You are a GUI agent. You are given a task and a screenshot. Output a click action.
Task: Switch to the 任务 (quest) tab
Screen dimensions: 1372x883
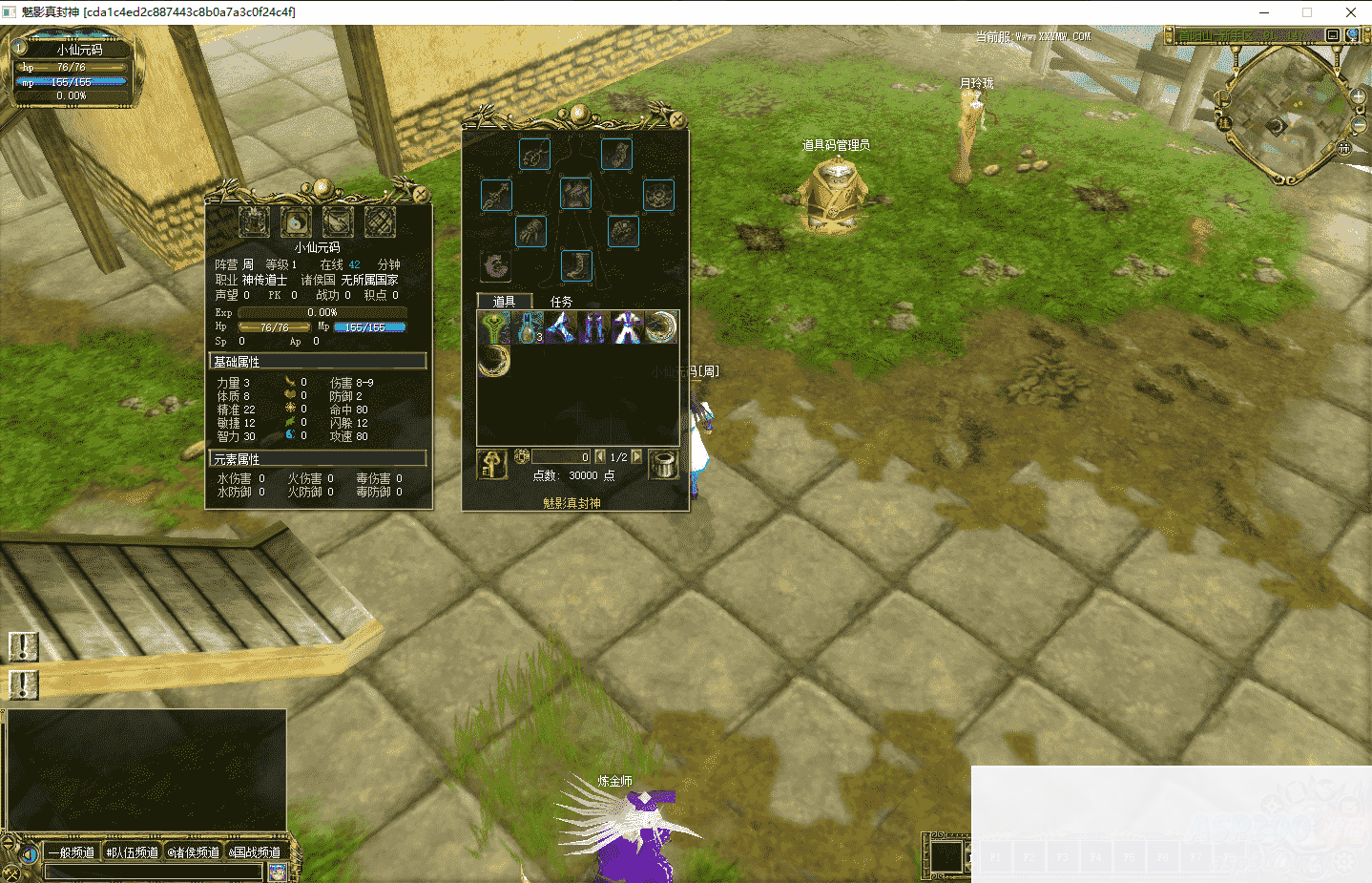[561, 302]
